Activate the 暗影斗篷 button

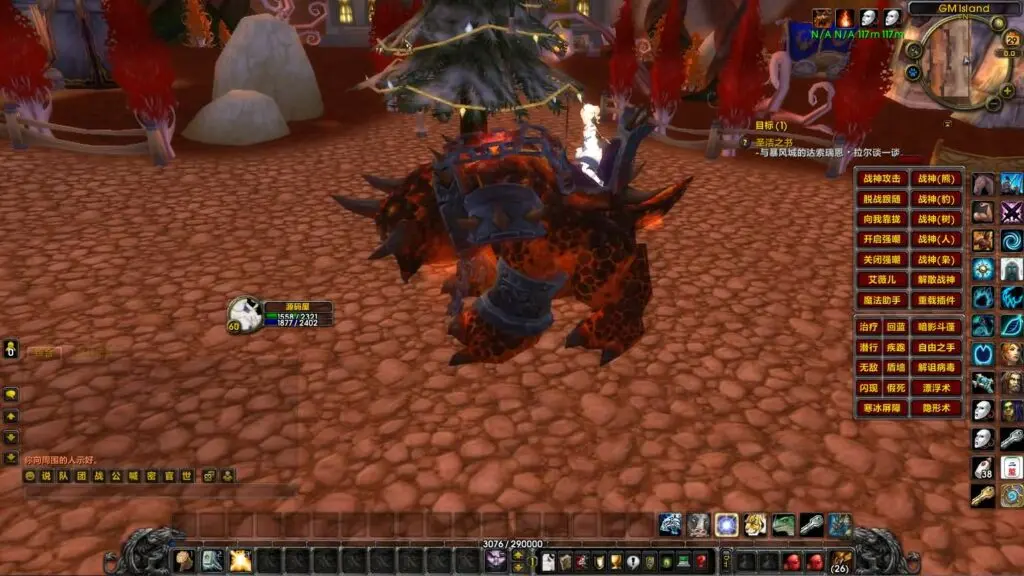click(938, 327)
